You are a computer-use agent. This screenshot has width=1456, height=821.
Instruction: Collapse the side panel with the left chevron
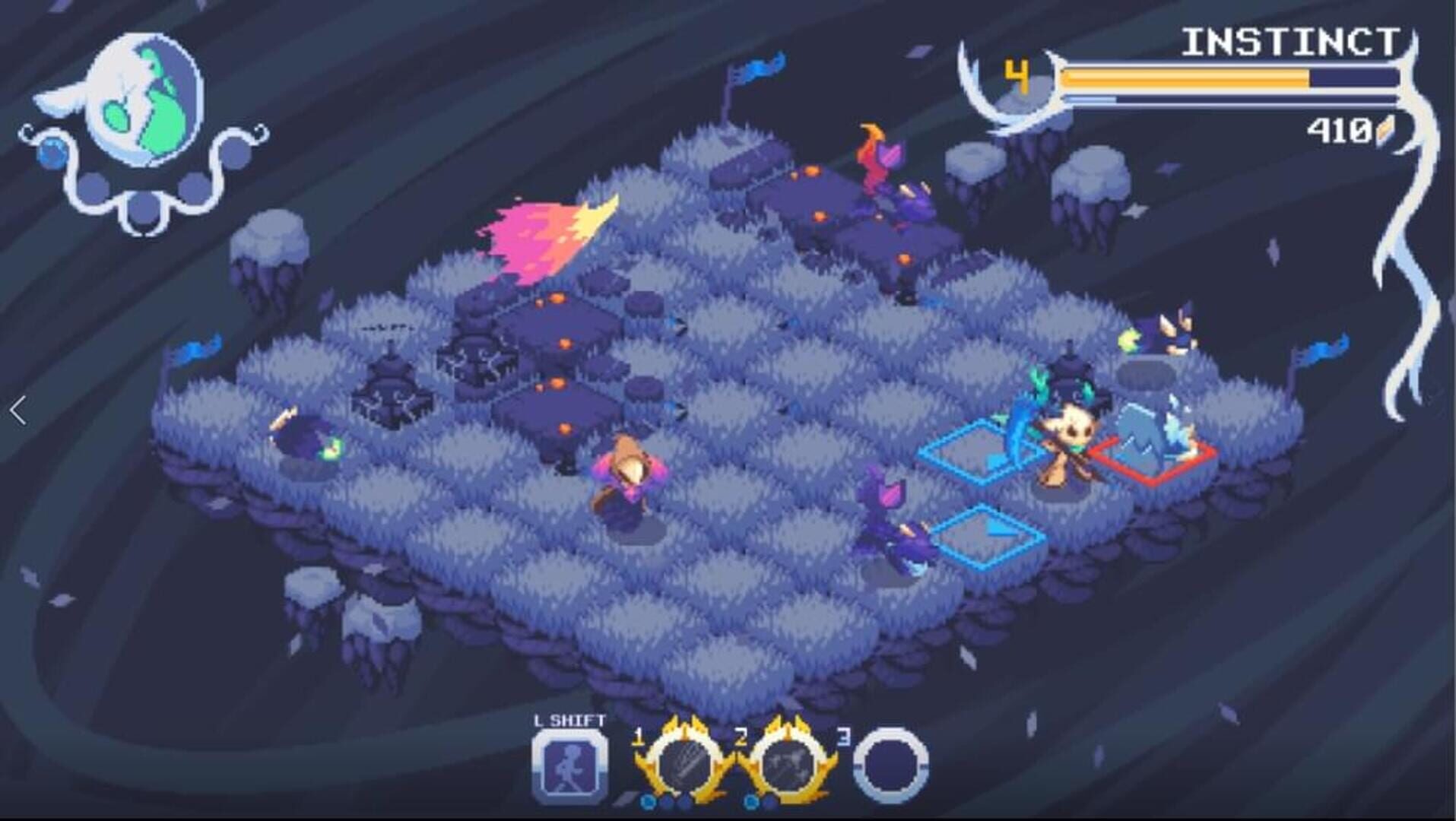(x=19, y=409)
